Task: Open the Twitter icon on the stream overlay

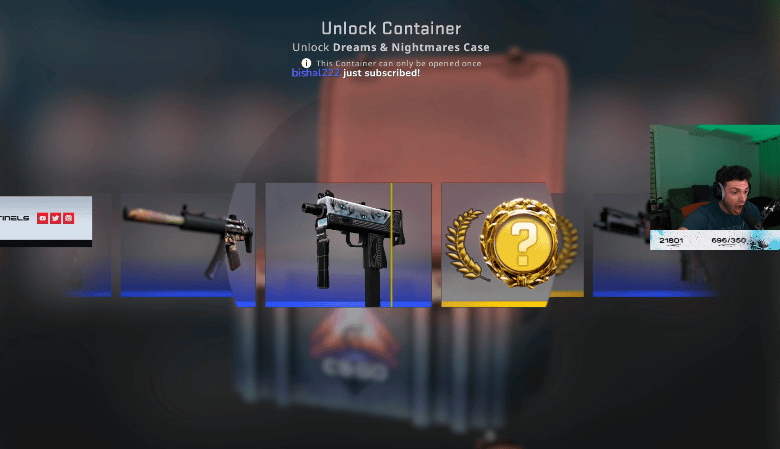Action: [x=55, y=218]
